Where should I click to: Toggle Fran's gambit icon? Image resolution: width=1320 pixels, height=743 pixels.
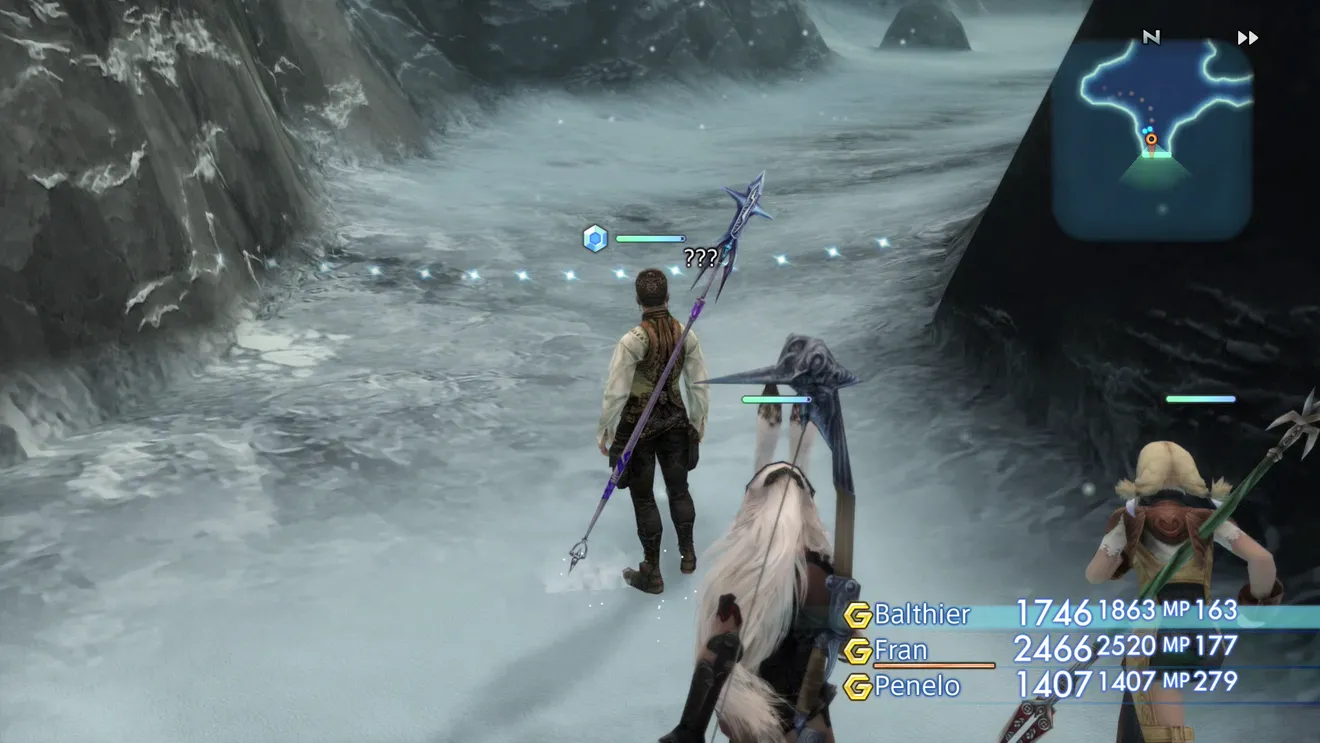(857, 651)
